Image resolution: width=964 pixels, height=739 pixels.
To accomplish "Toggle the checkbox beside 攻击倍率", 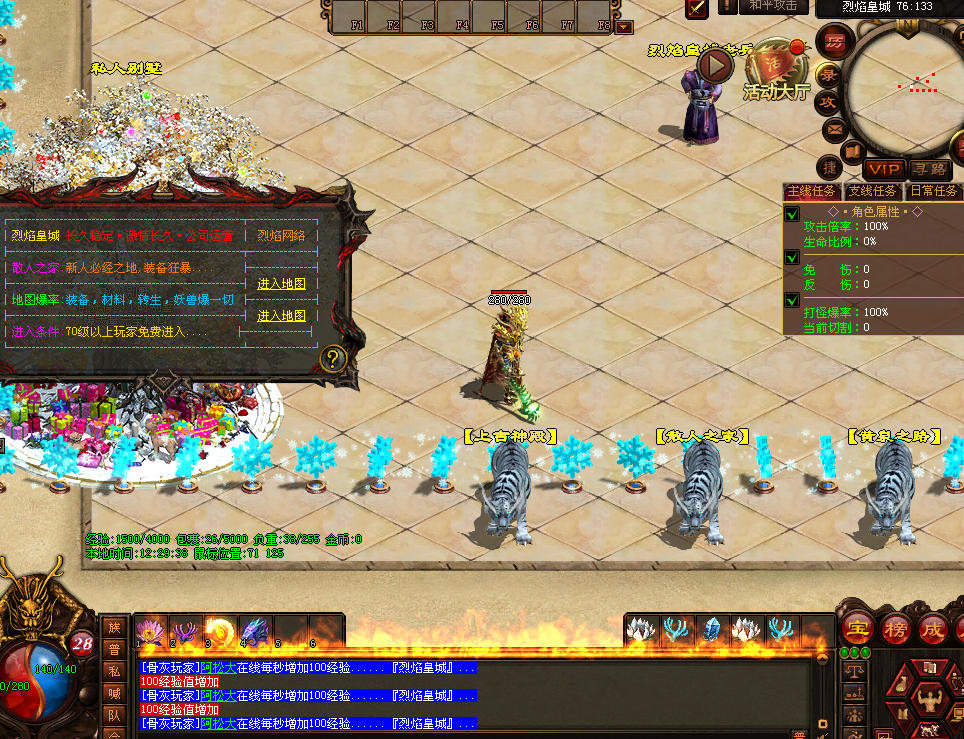I will pyautogui.click(x=792, y=214).
